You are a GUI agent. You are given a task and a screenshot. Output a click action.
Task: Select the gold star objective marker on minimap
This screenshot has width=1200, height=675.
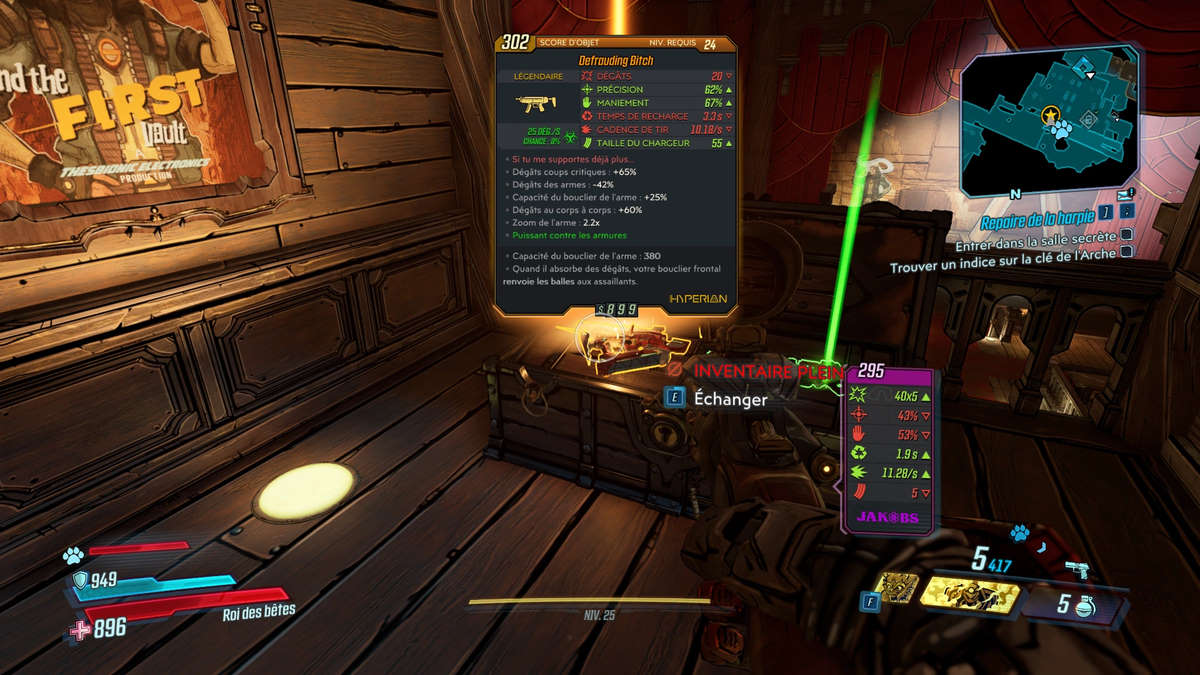(1050, 116)
